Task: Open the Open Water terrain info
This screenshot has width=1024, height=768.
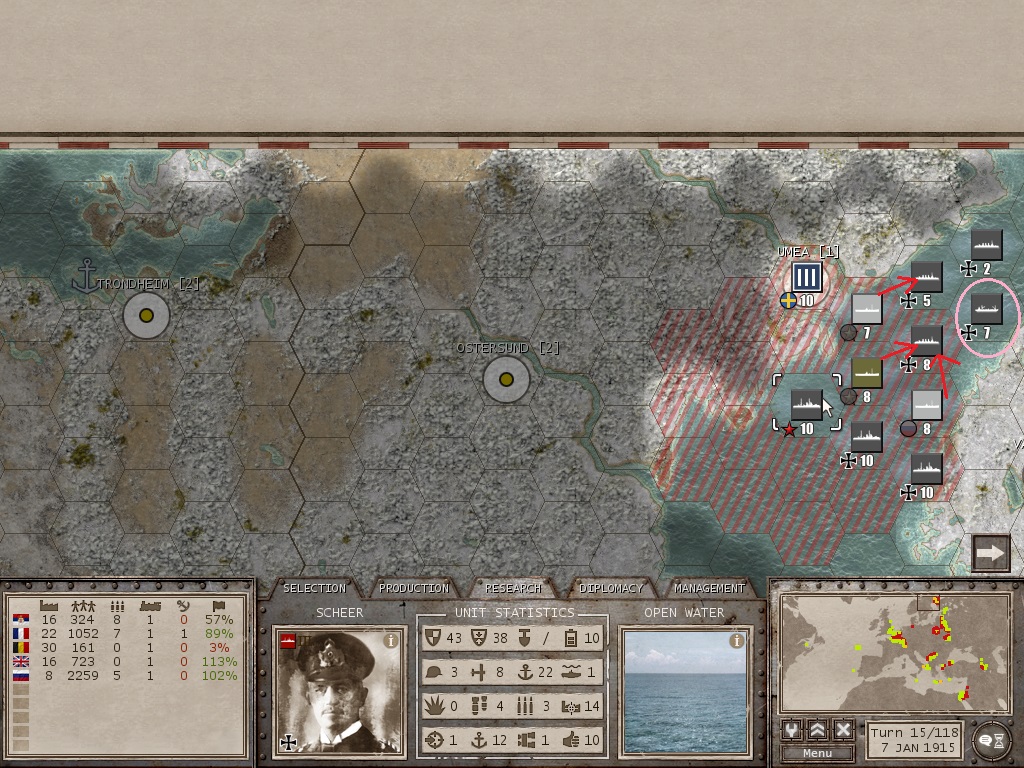Action: pos(737,641)
